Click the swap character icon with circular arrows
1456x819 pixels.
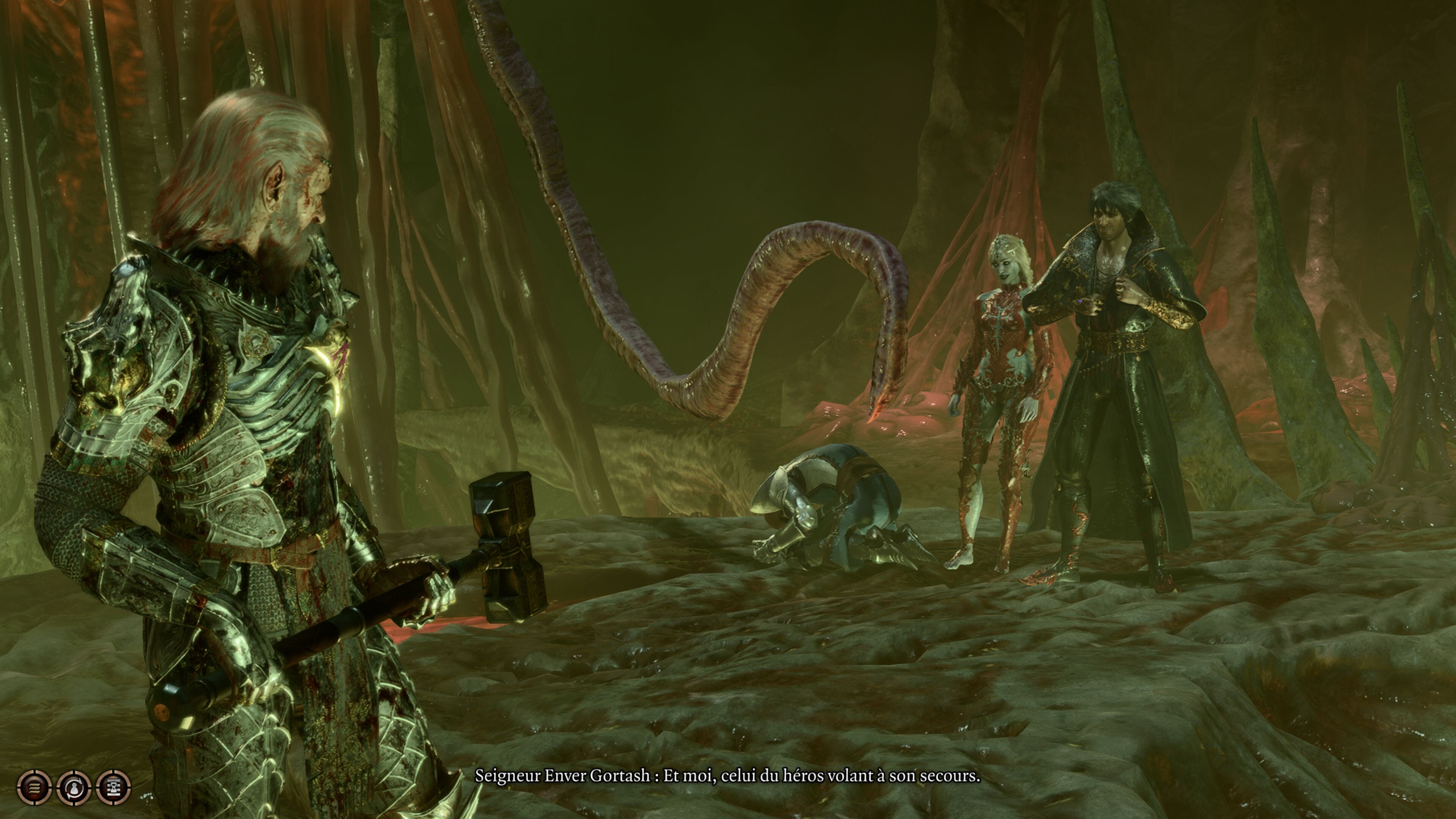pos(74,787)
